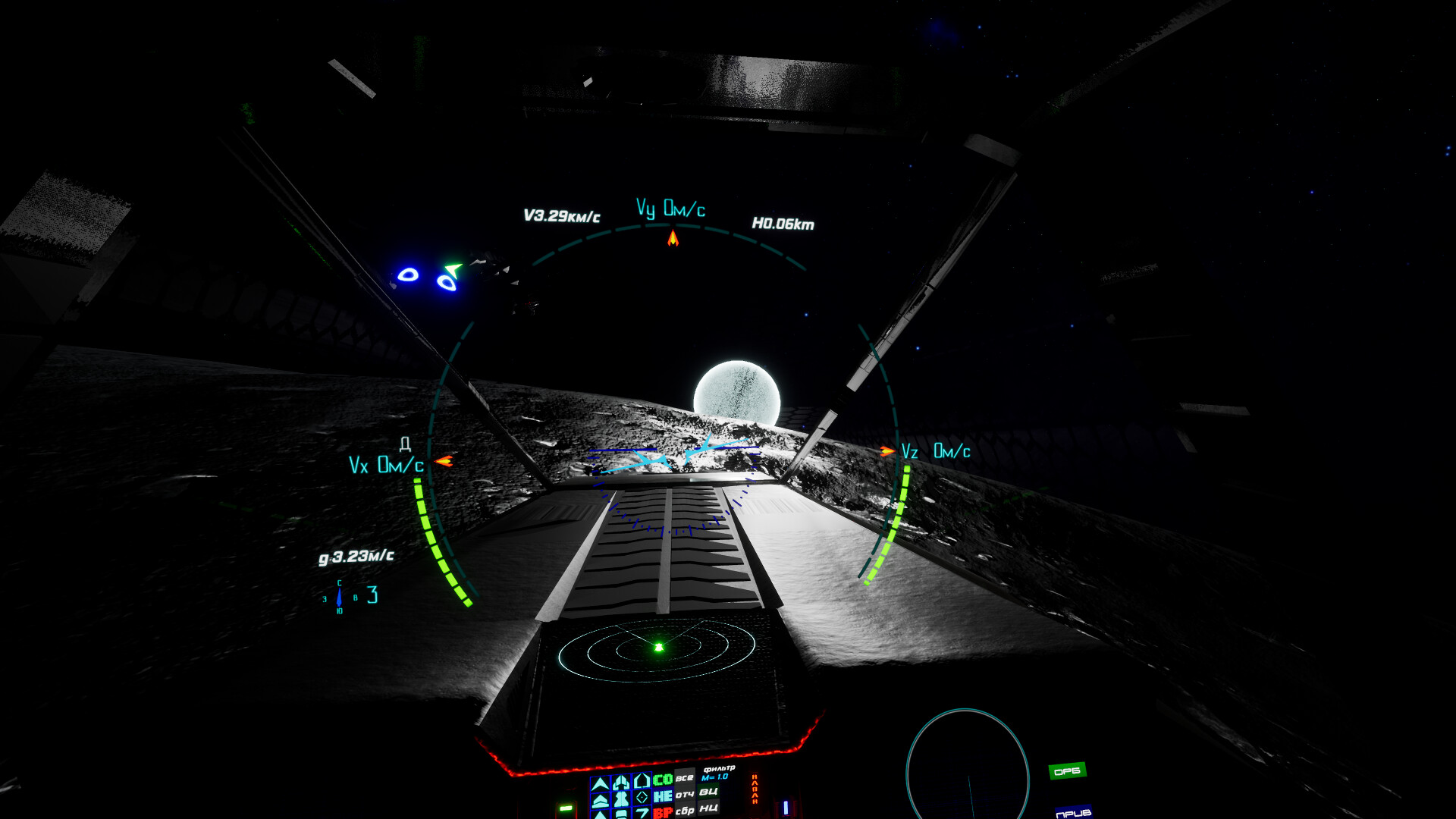Select the single arrowhead ship icon

pyautogui.click(x=600, y=783)
